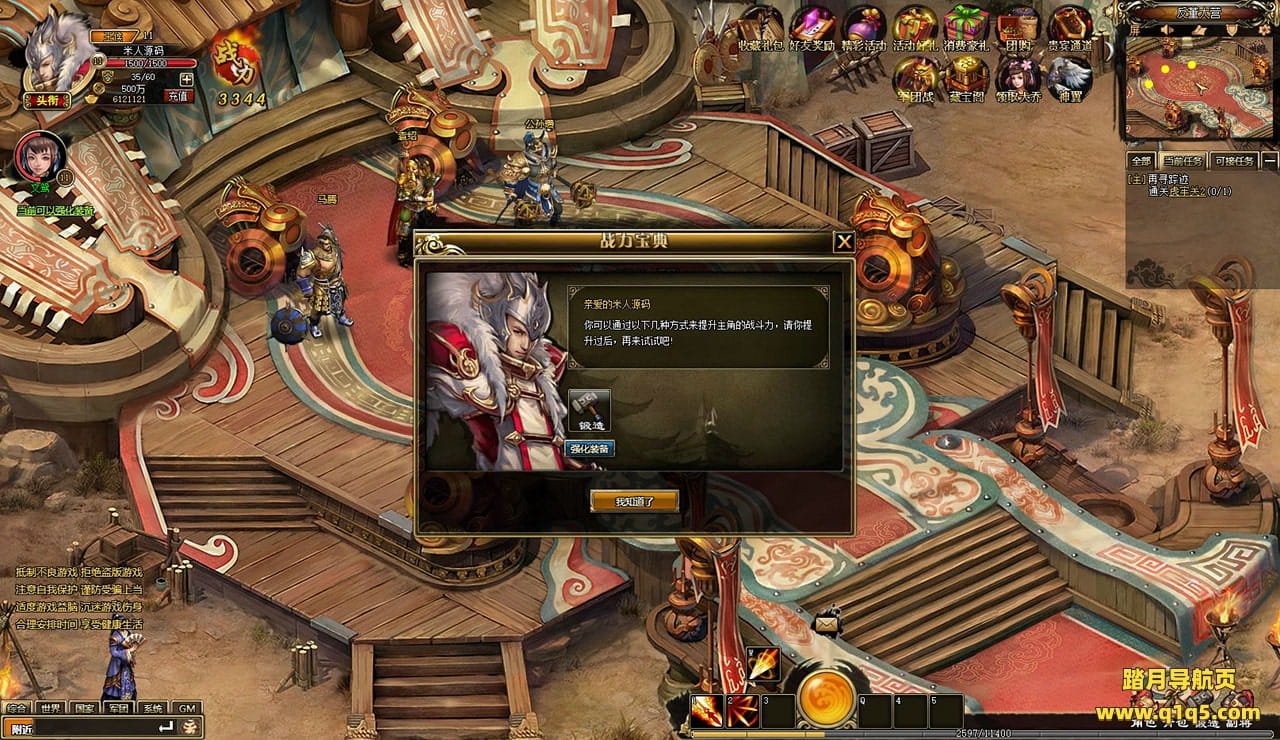Open the mail envelope icon

pyautogui.click(x=827, y=624)
